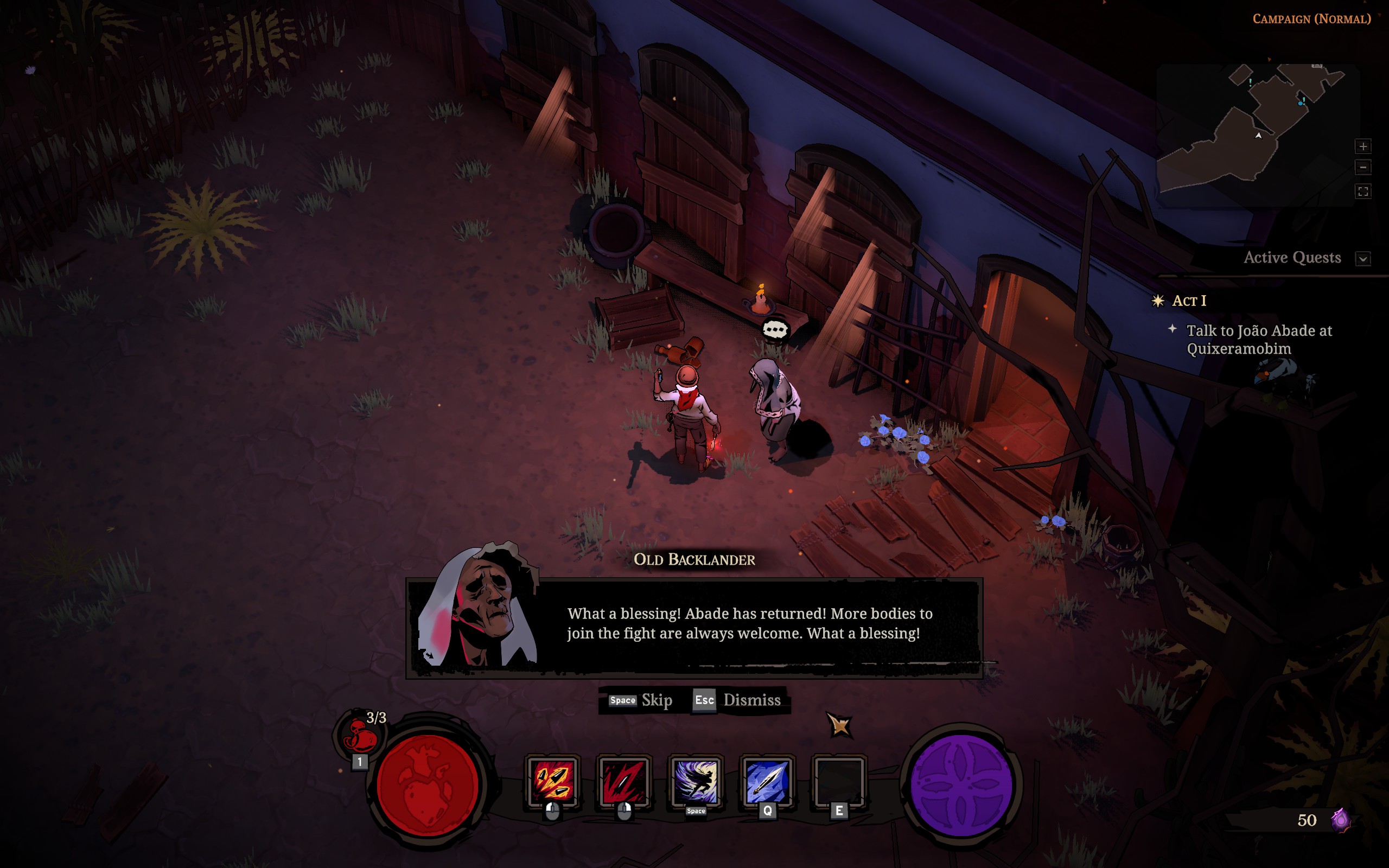Activate the blue blade skill
The height and width of the screenshot is (868, 1389).
point(767,781)
